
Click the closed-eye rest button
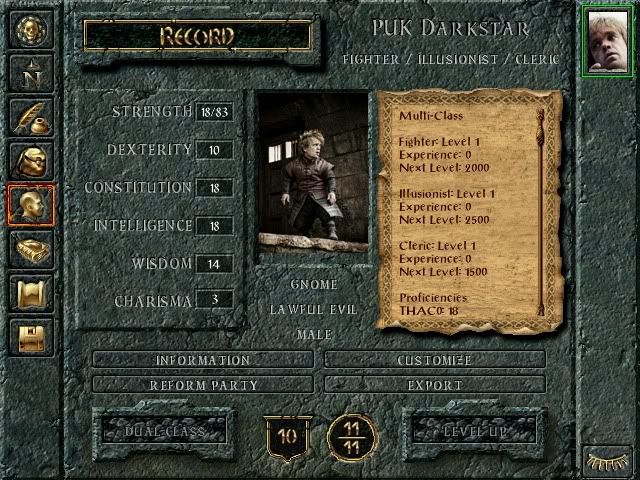click(x=606, y=460)
